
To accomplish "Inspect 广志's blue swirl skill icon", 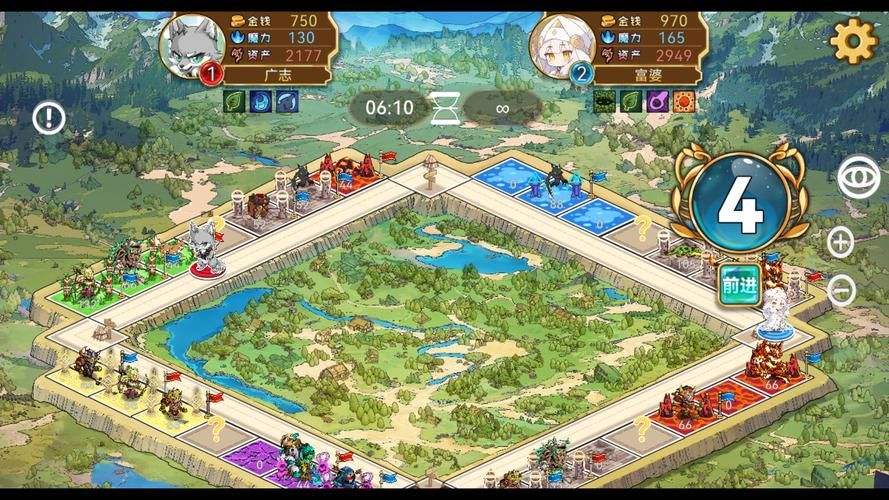I will coord(286,101).
